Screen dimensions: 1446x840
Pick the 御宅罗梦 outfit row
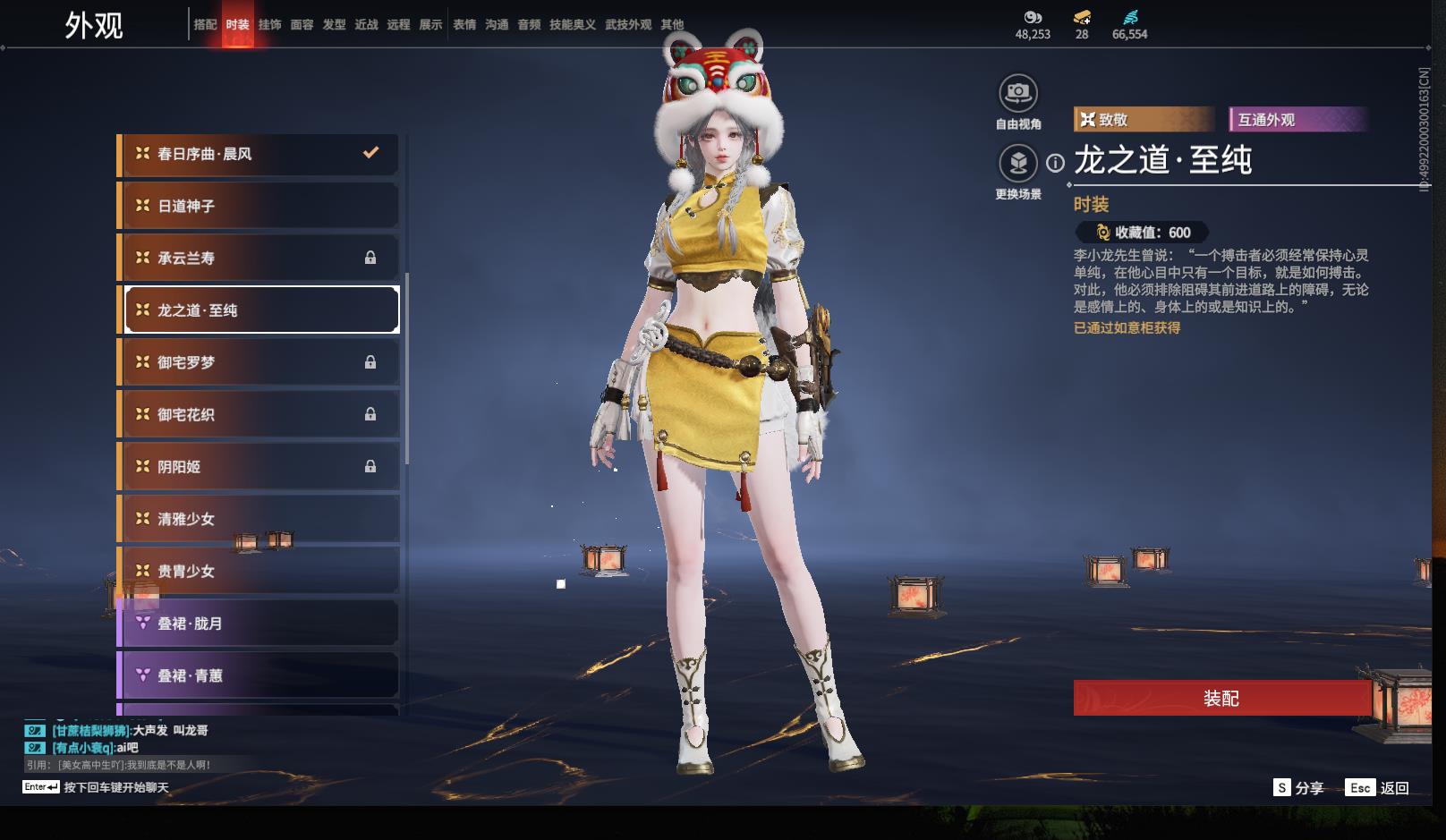(259, 362)
